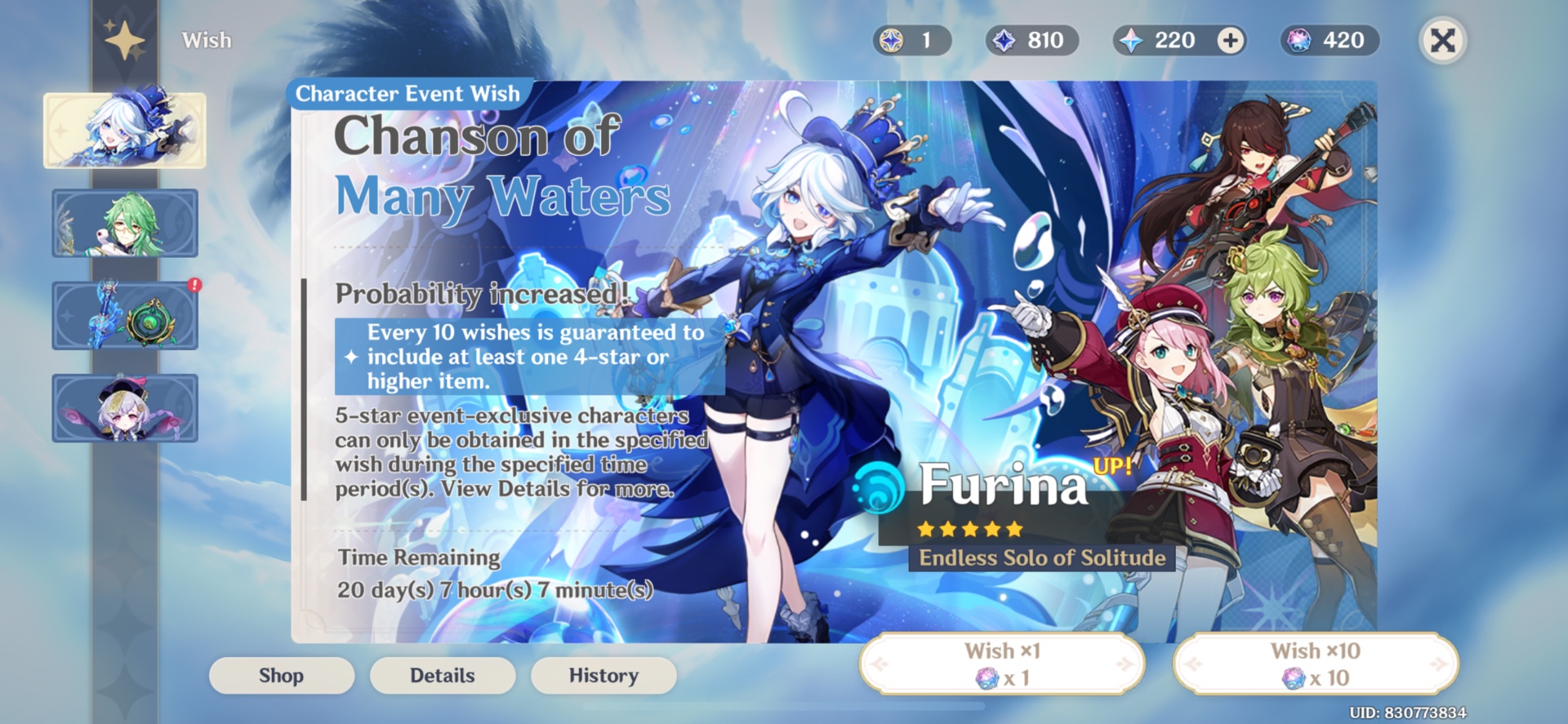
Task: Select the Chanson of Many Waters banner thumbnail
Action: [x=124, y=131]
